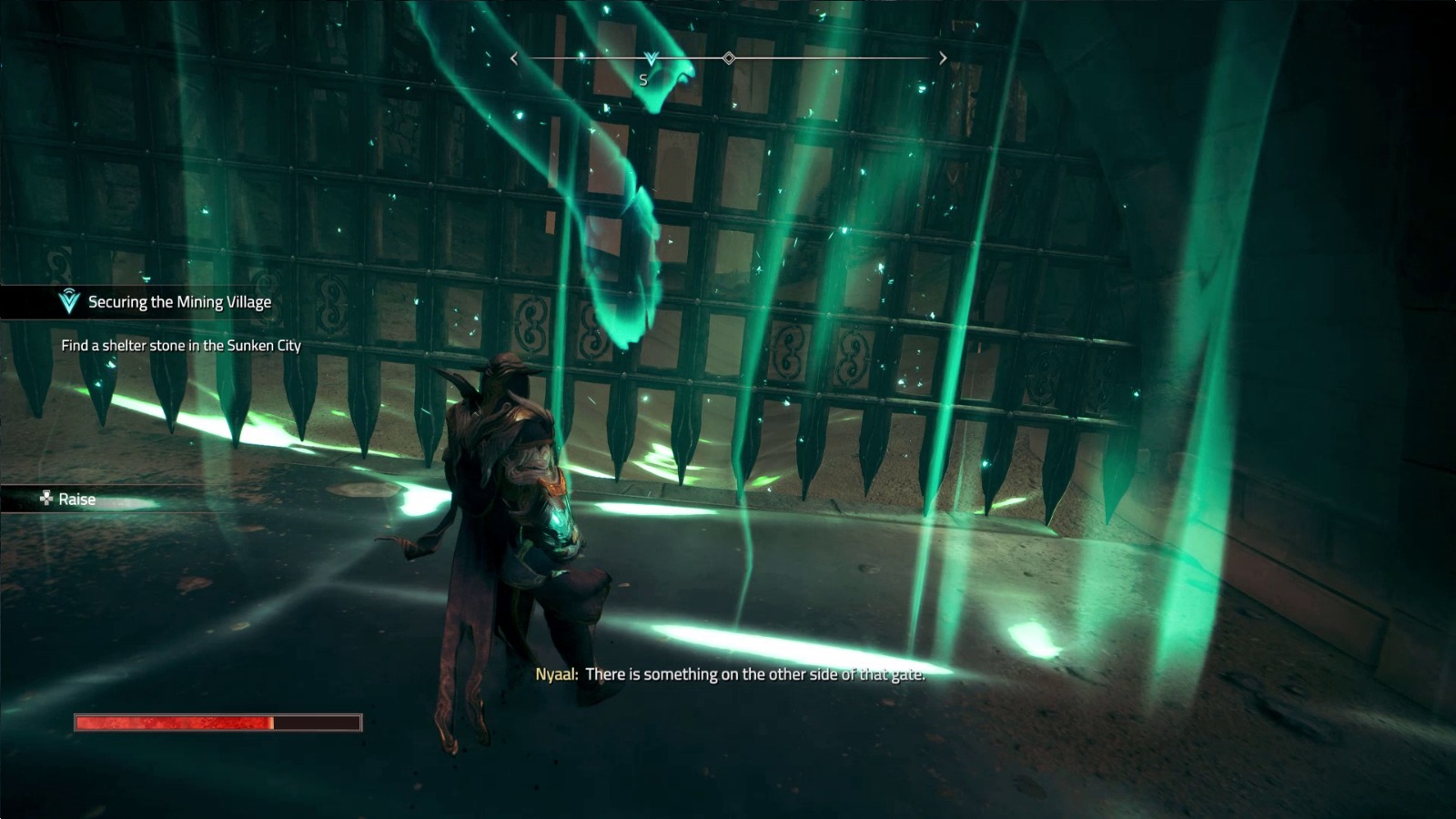The width and height of the screenshot is (1456, 819).
Task: Click the diamond waypoint on the compass bar
Action: coord(729,58)
